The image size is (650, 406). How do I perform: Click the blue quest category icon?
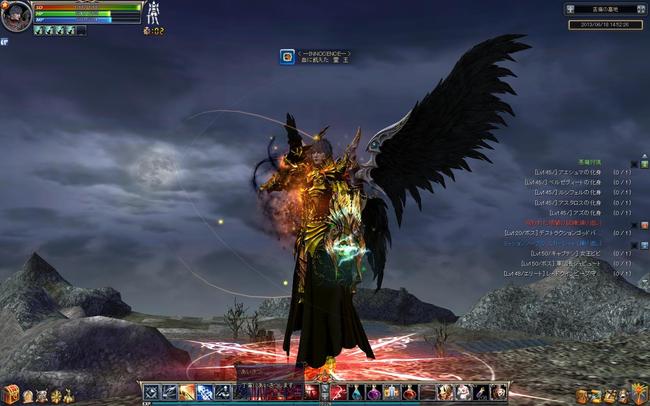pos(644,246)
